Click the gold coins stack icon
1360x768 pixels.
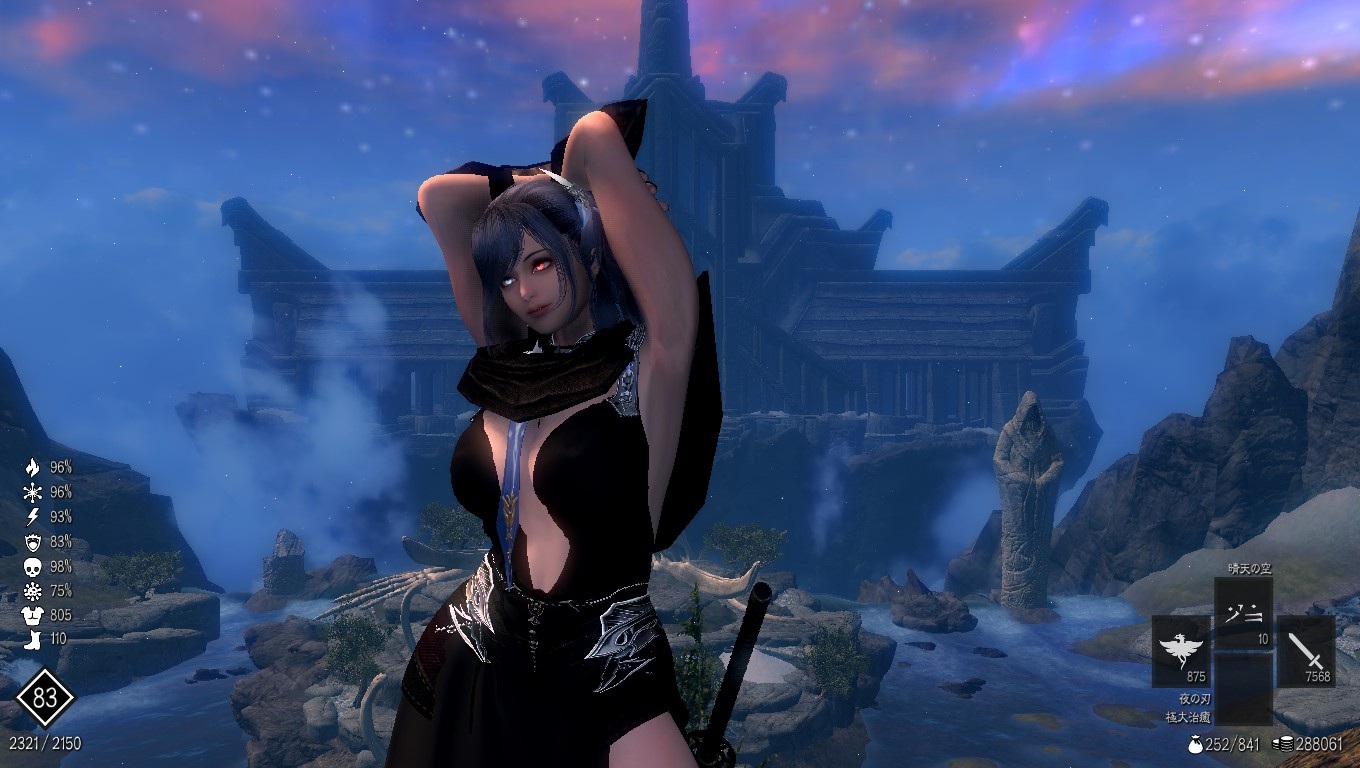(1281, 744)
